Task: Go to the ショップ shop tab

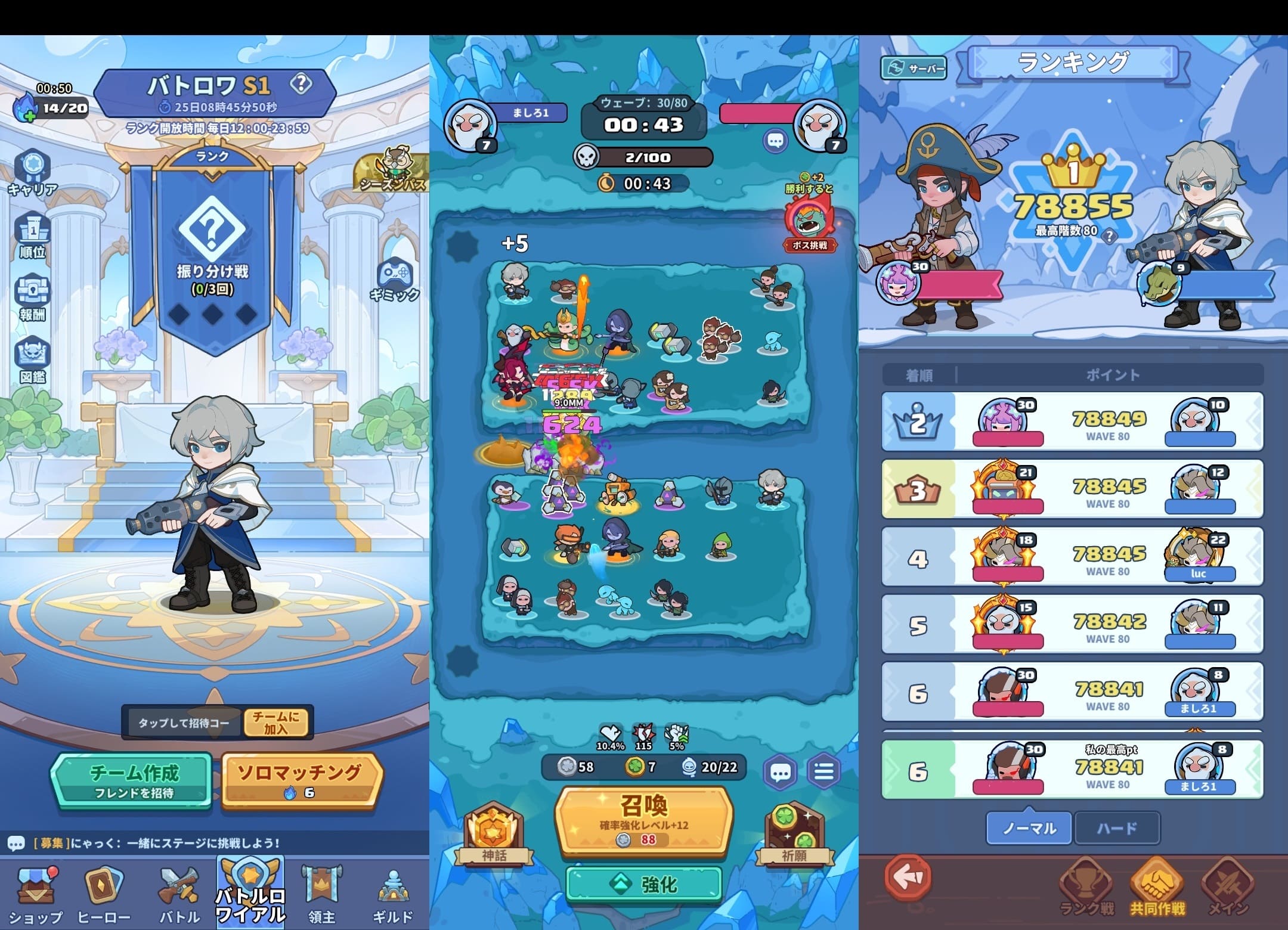Action: pyautogui.click(x=36, y=894)
